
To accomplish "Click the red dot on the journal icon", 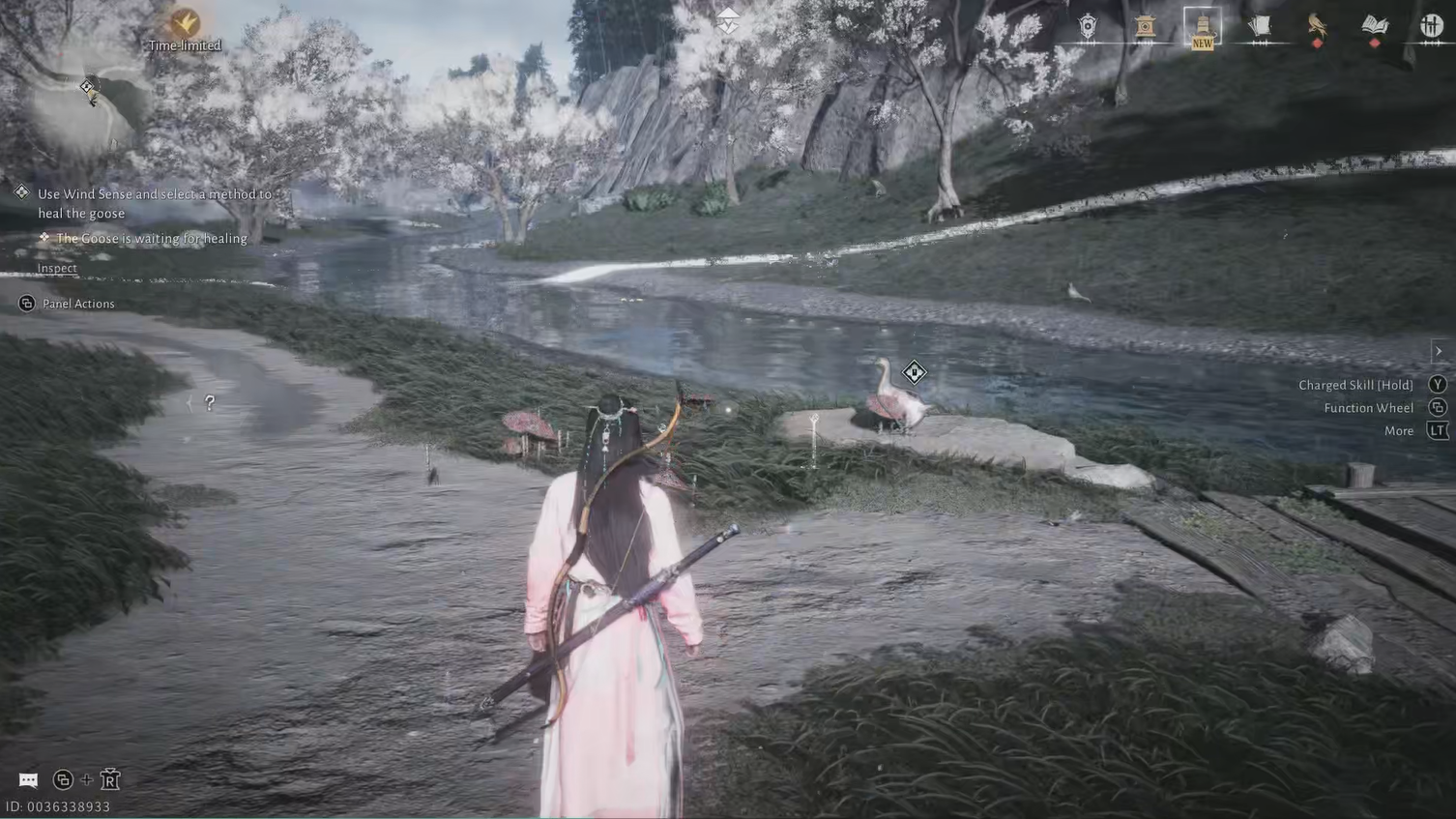I will pos(1376,42).
